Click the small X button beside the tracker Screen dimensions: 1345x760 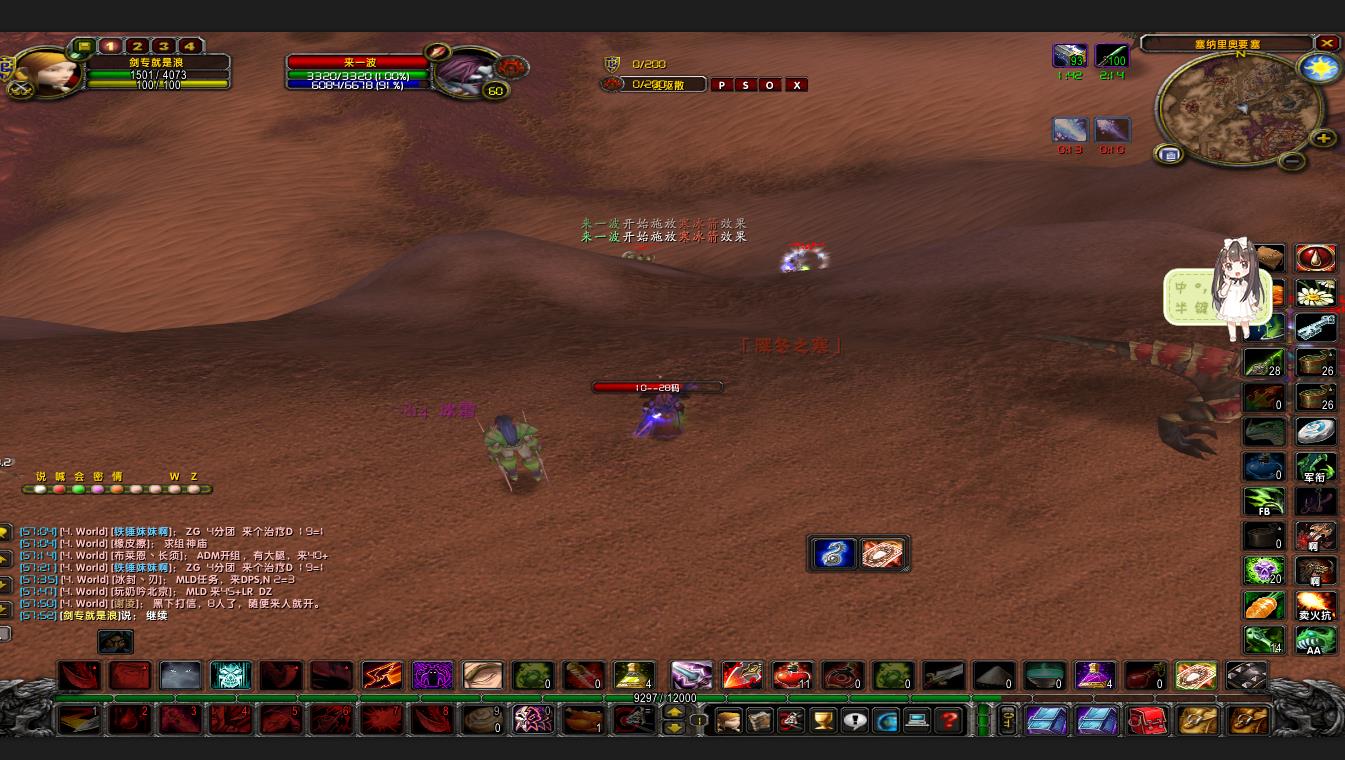pyautogui.click(x=796, y=85)
